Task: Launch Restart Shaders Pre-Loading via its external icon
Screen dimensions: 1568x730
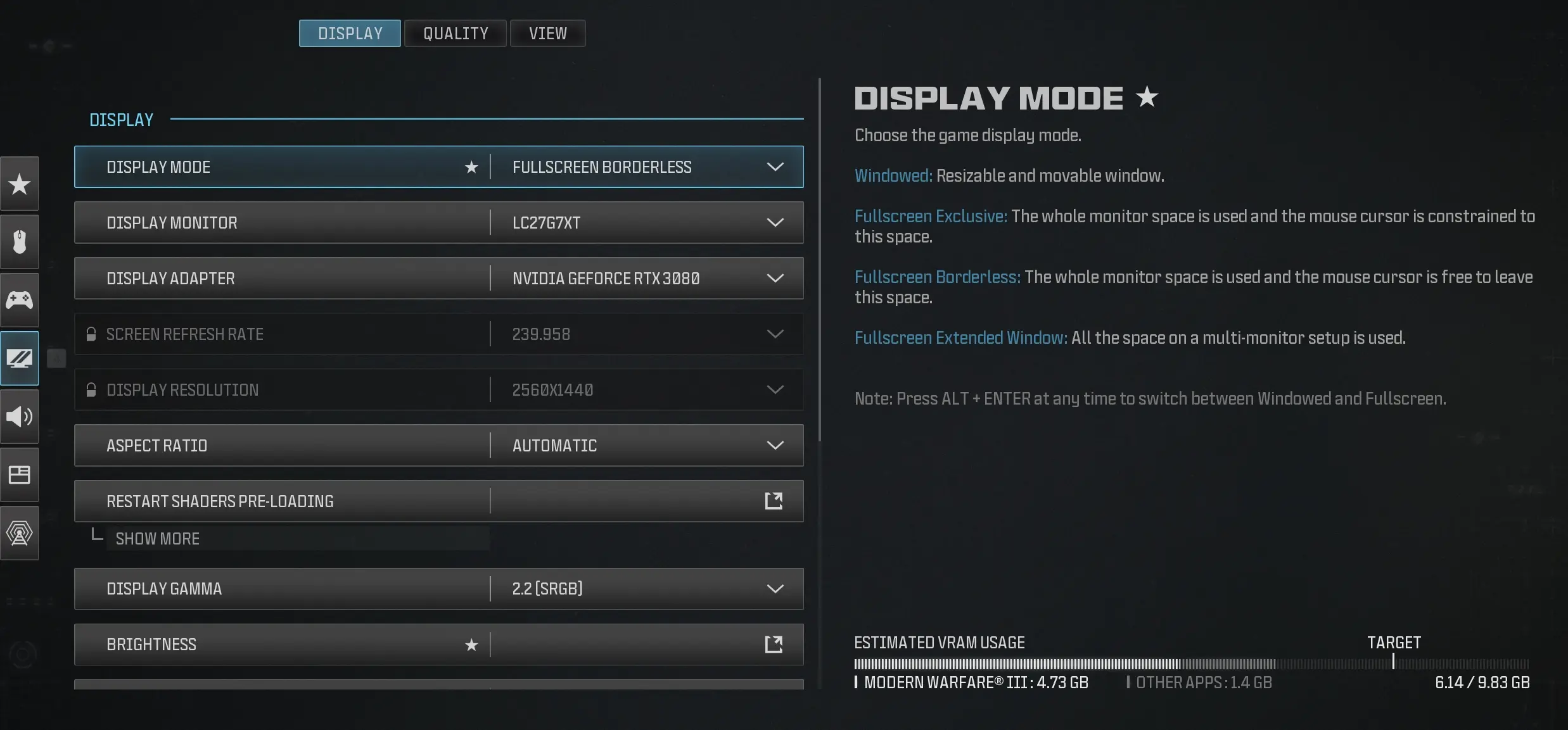Action: tap(773, 501)
